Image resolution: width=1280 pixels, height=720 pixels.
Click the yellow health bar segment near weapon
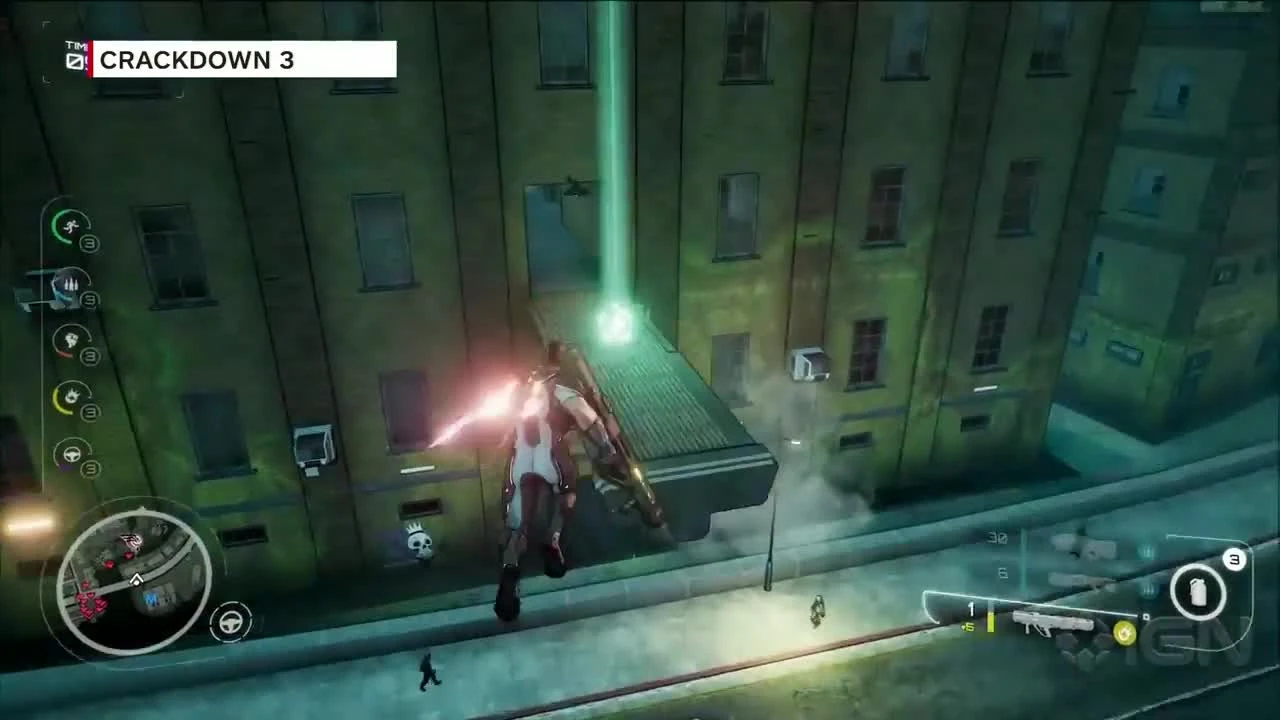pyautogui.click(x=990, y=625)
